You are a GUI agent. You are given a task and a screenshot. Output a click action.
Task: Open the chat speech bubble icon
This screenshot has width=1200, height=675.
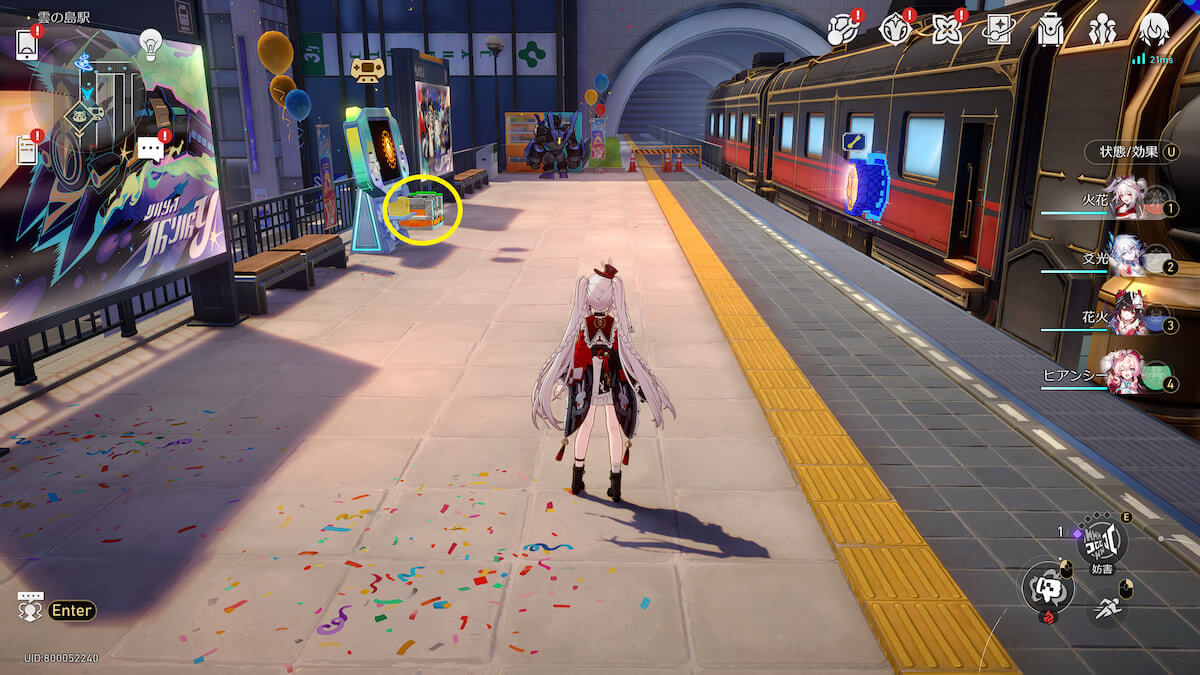click(x=150, y=150)
